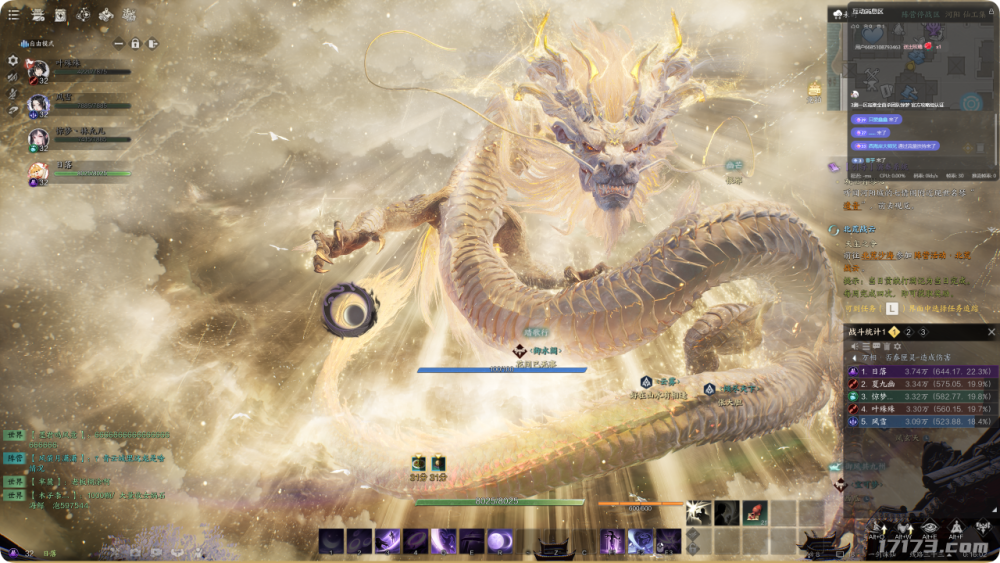Open the hexagon settings icon beside the team list
This screenshot has width=1000, height=563.
[13, 60]
